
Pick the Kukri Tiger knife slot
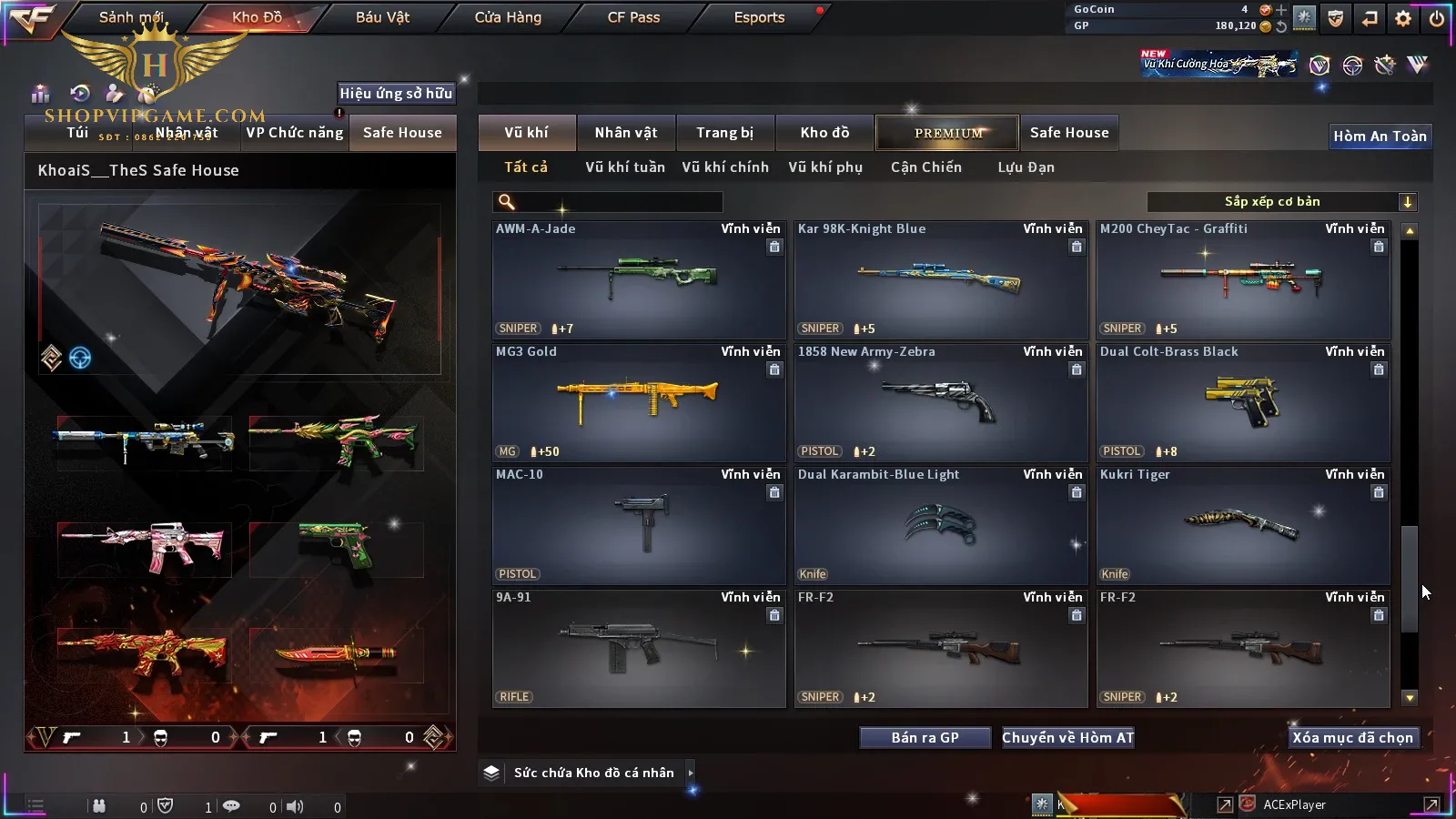coord(1243,526)
